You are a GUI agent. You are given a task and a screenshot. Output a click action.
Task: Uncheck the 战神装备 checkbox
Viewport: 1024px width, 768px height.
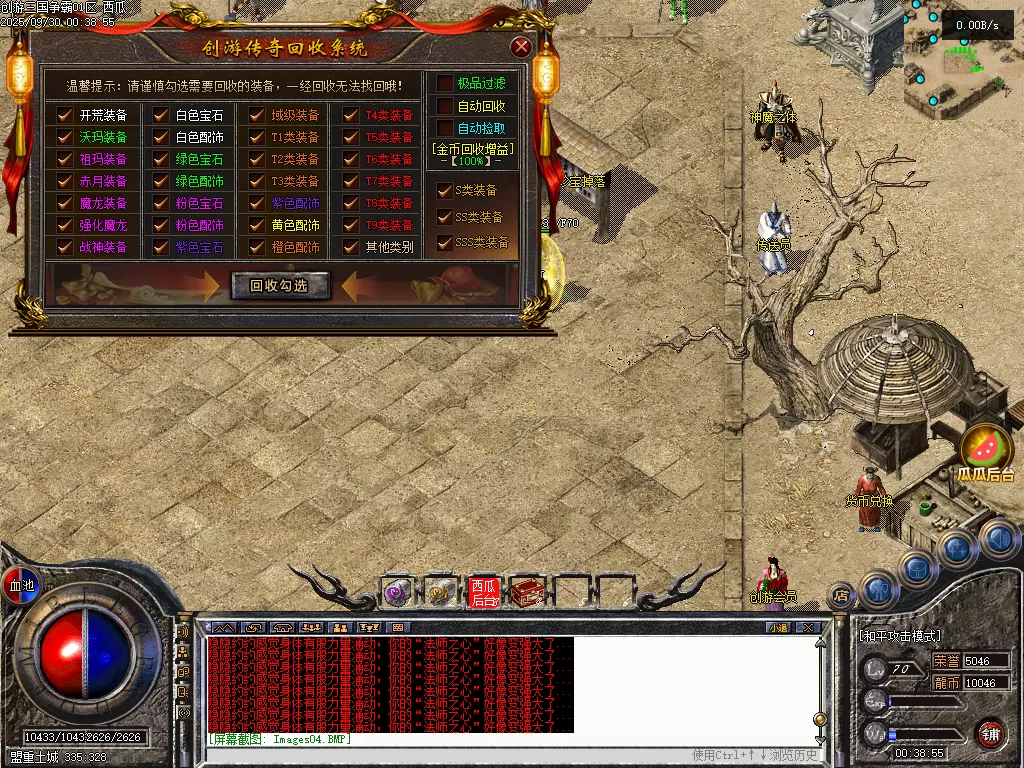(x=65, y=247)
